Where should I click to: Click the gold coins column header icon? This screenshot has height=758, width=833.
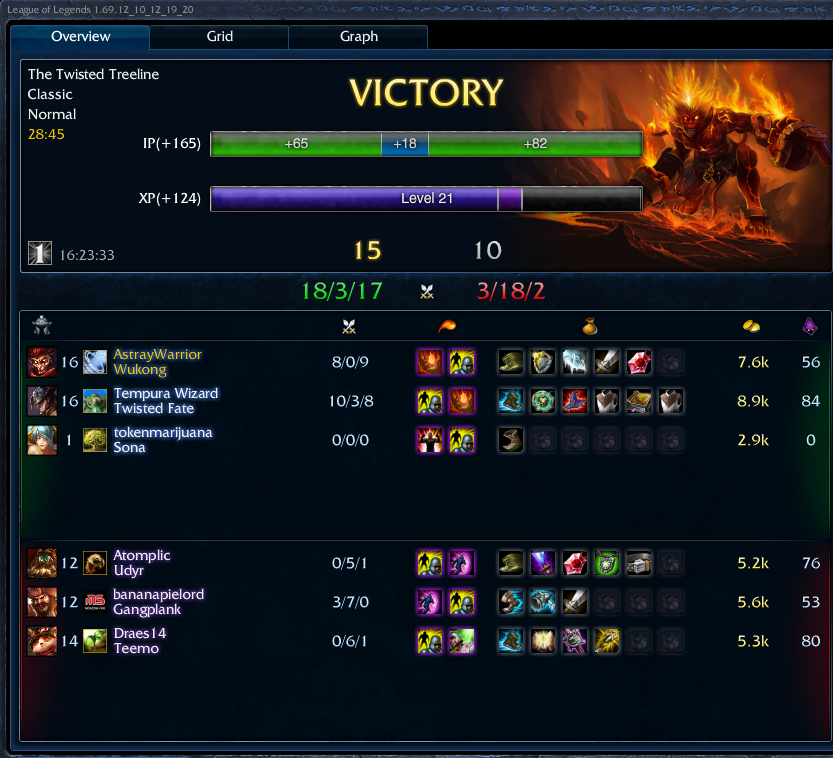click(x=751, y=326)
